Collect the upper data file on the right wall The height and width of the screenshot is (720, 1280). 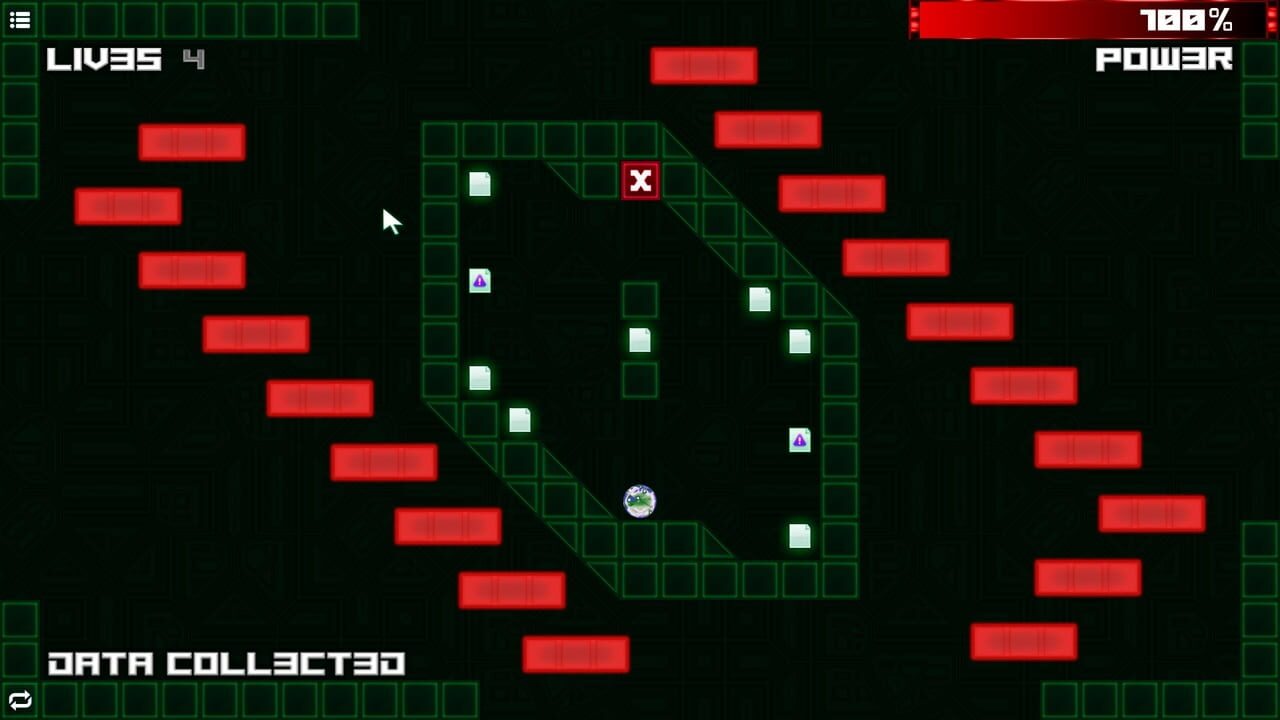[760, 300]
